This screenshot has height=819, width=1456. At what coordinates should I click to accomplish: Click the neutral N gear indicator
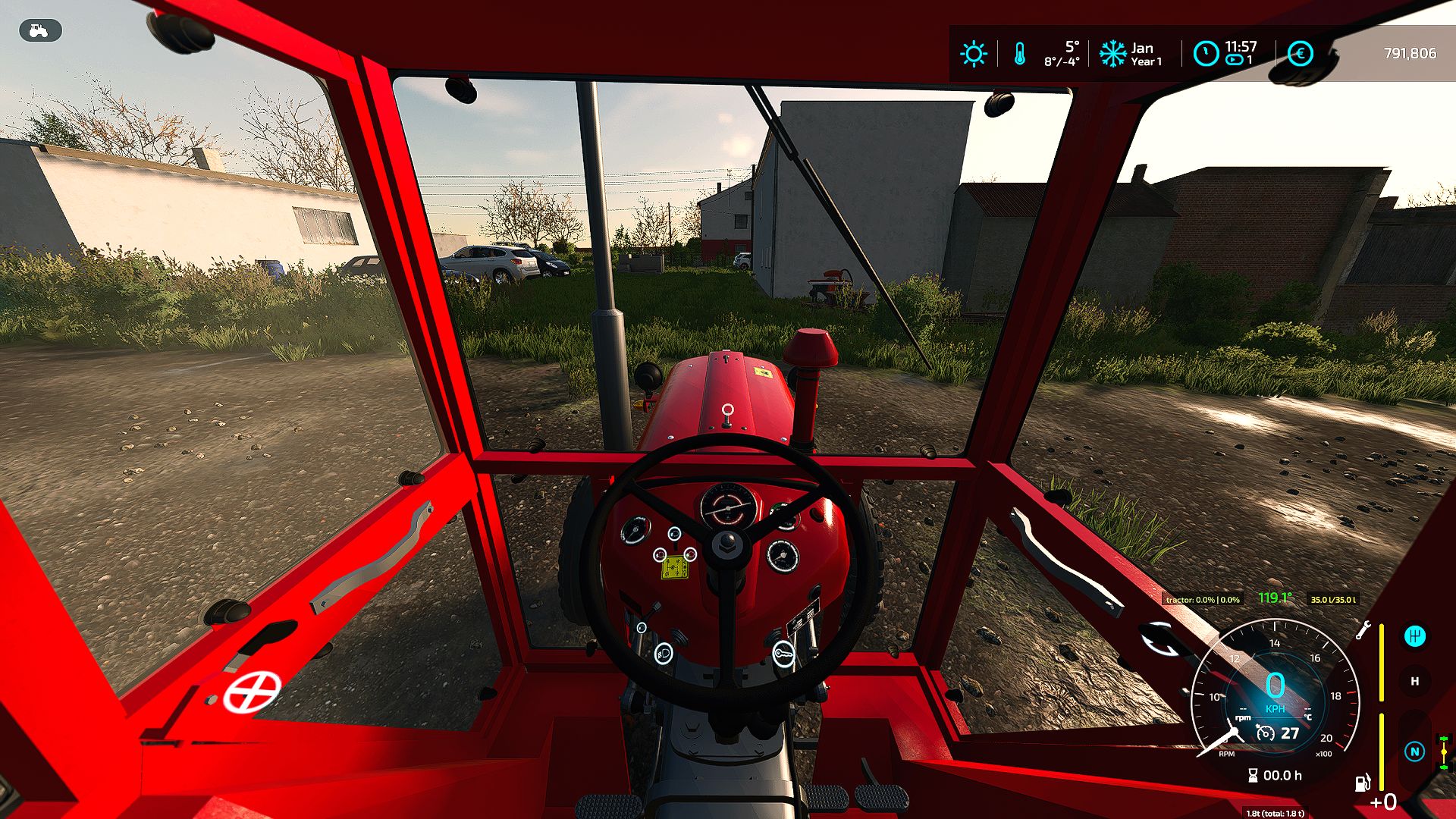1414,752
